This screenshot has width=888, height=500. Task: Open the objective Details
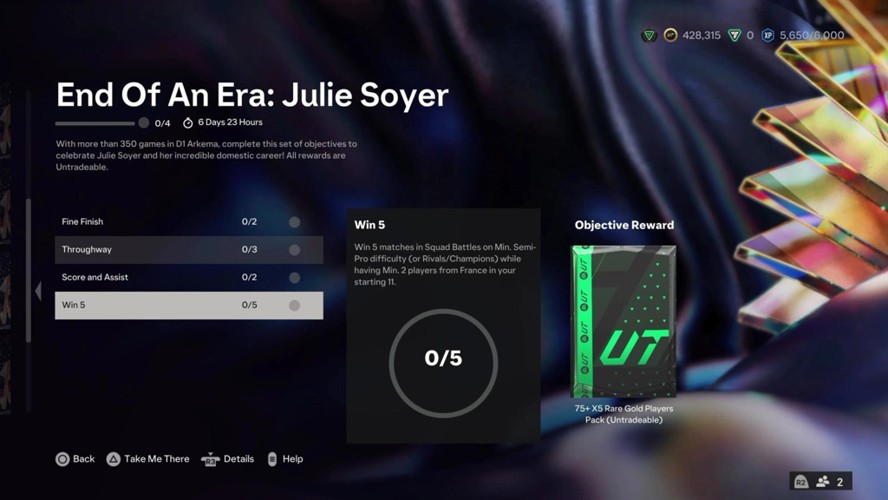pyautogui.click(x=228, y=459)
